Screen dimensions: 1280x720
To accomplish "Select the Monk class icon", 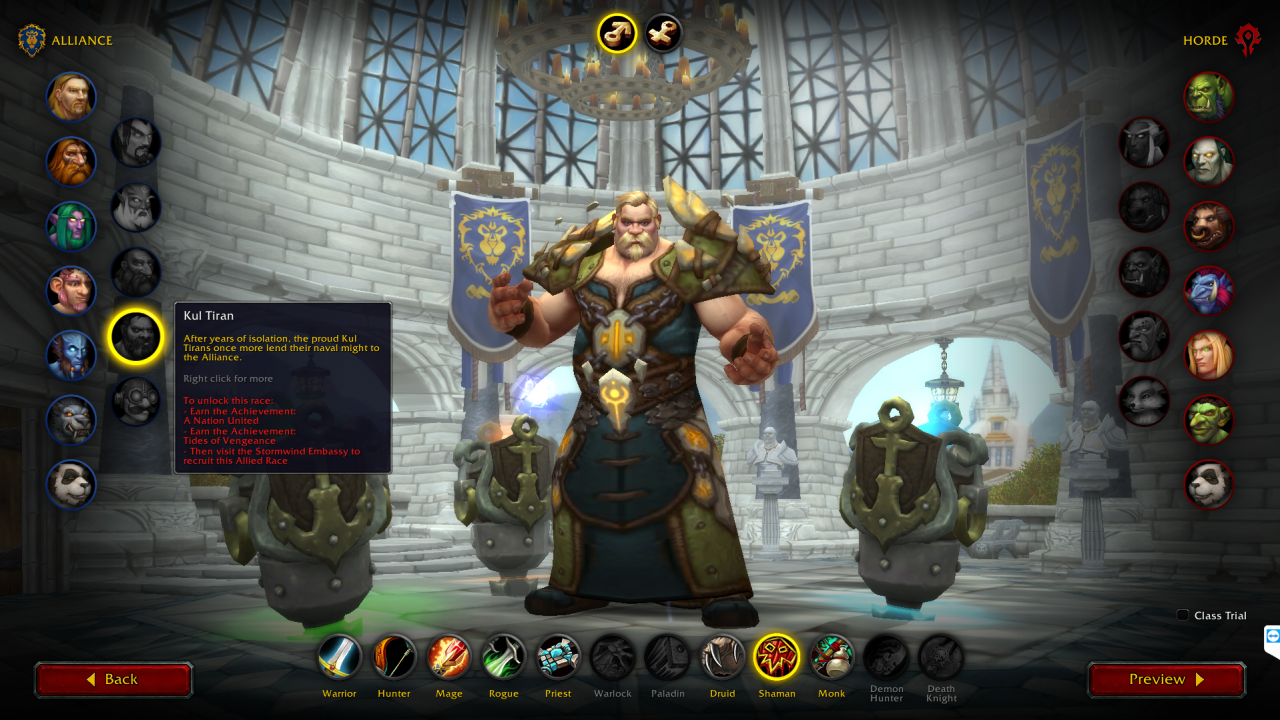I will [831, 656].
